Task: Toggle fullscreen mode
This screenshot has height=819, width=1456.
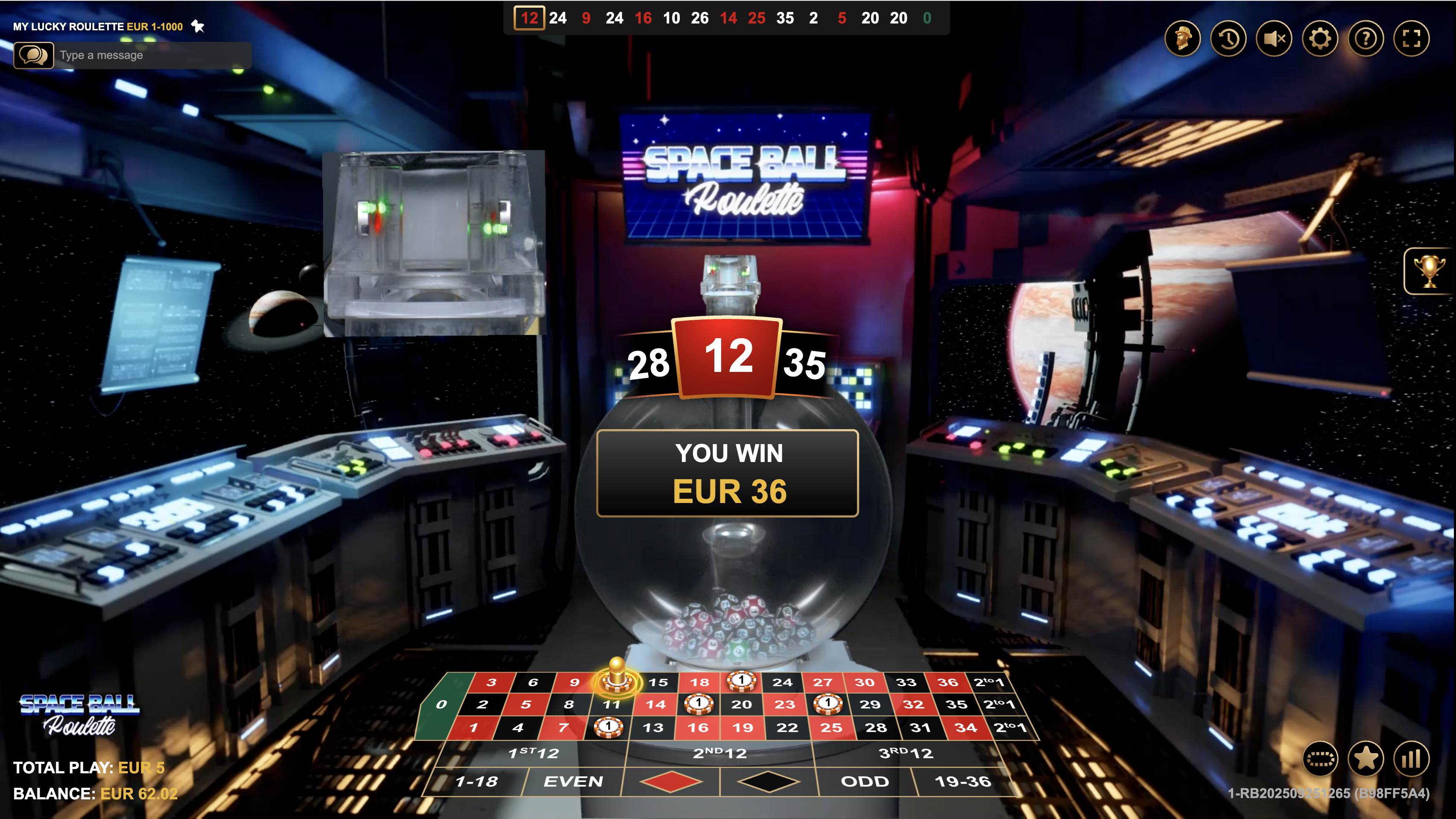Action: coord(1412,38)
